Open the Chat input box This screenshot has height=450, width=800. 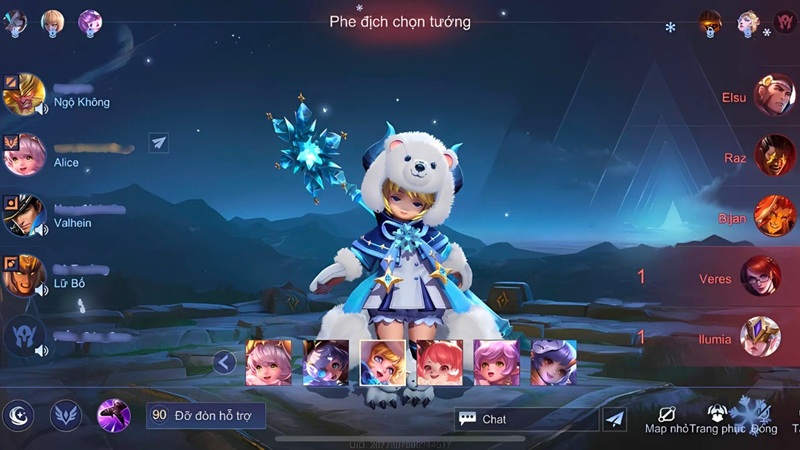[x=526, y=419]
